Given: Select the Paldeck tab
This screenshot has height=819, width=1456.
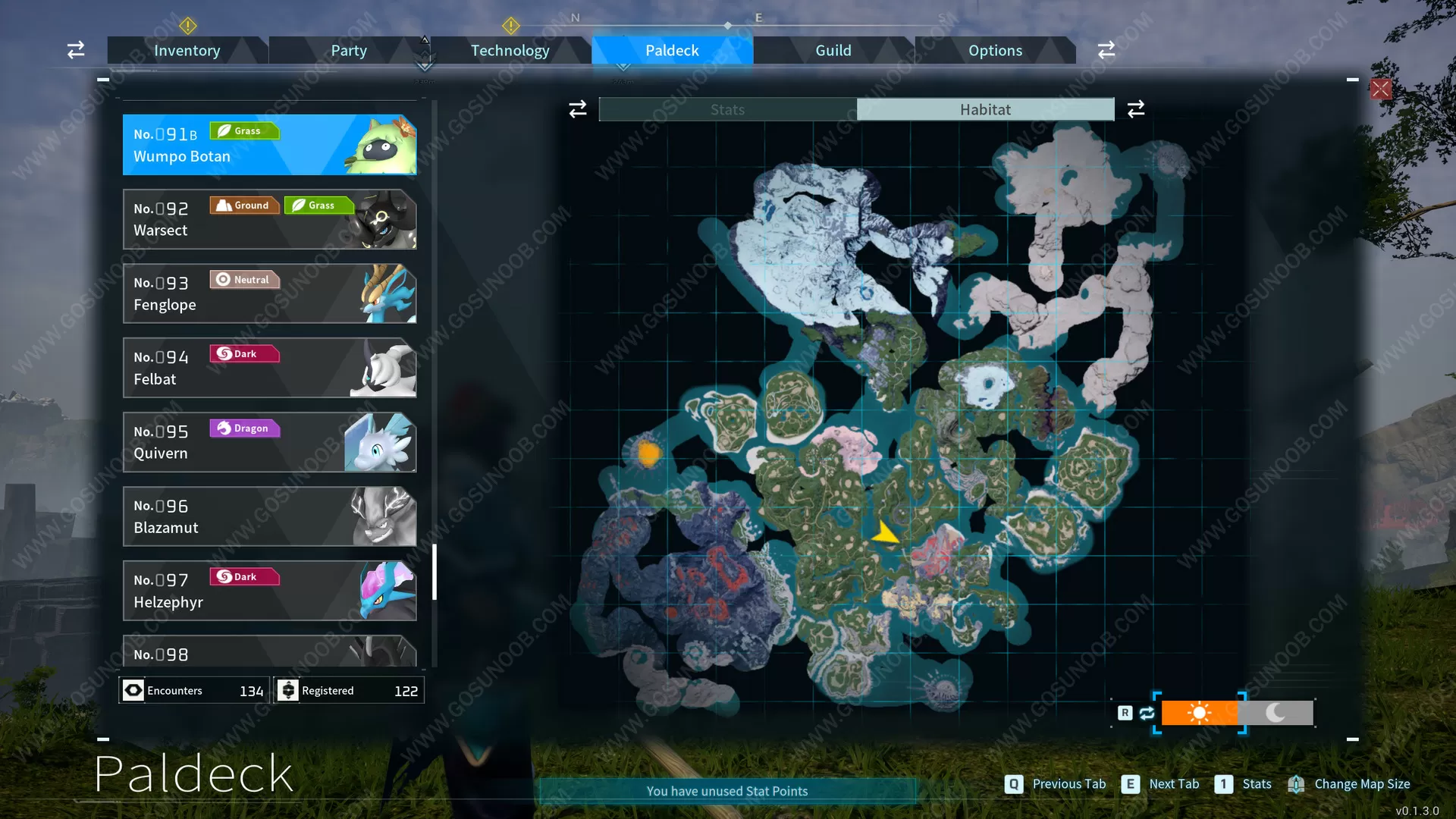Looking at the screenshot, I should 672,51.
